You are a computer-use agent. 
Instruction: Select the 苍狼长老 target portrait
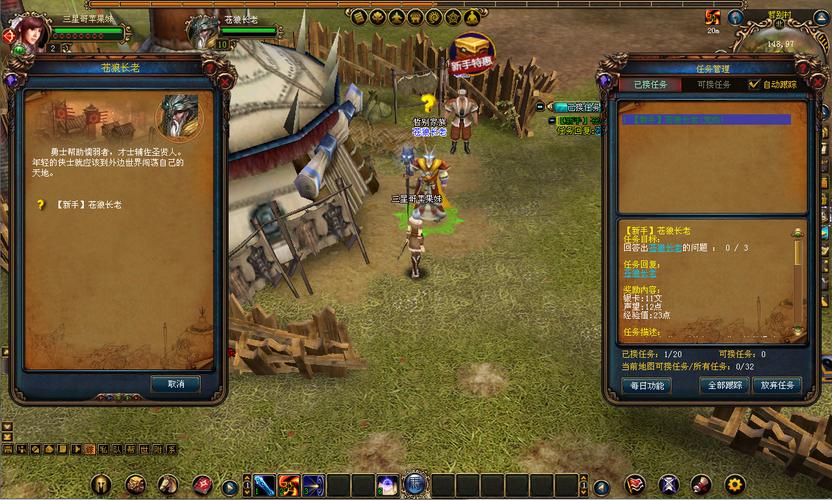pos(204,31)
